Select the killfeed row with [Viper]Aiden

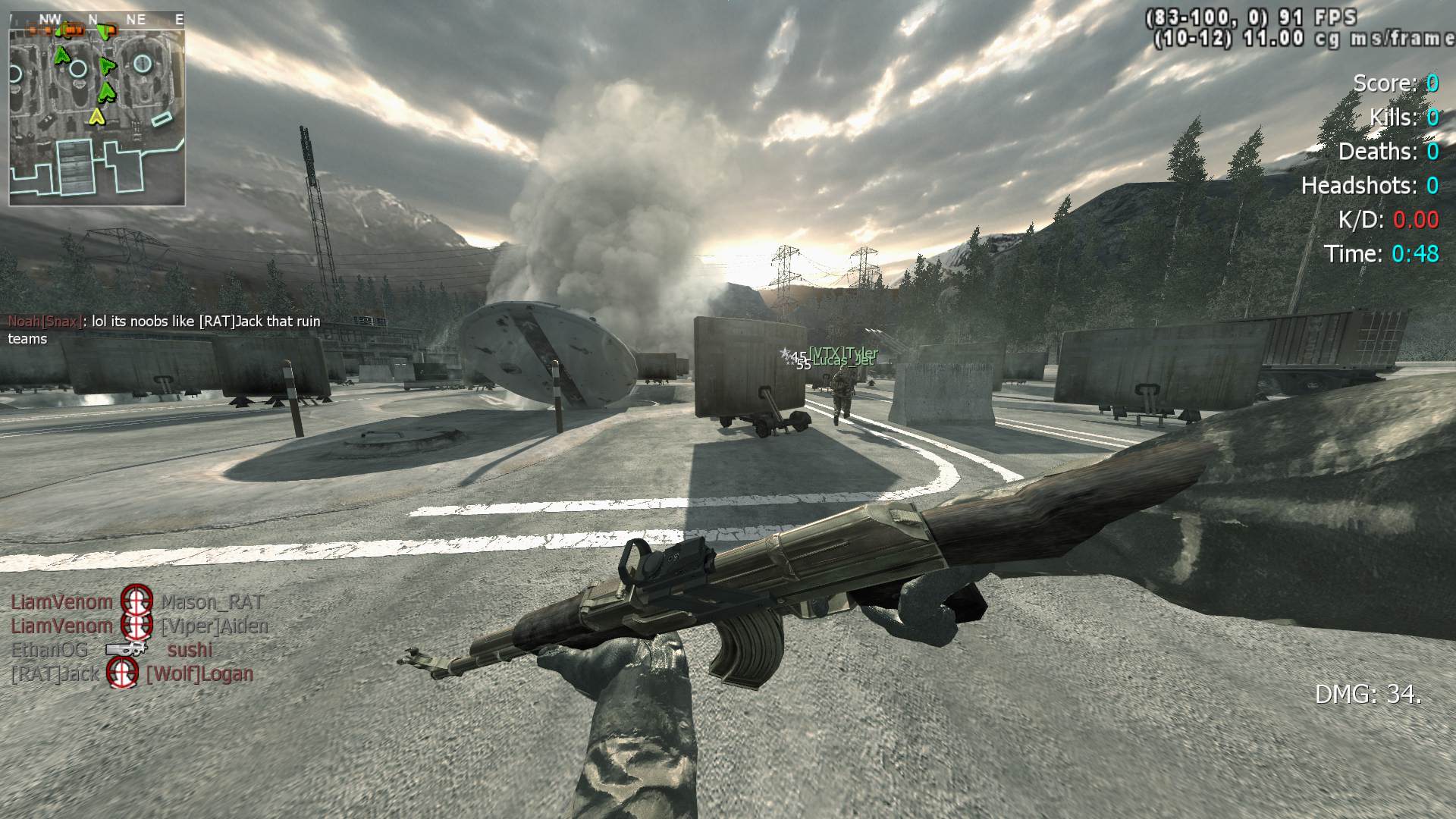(140, 626)
